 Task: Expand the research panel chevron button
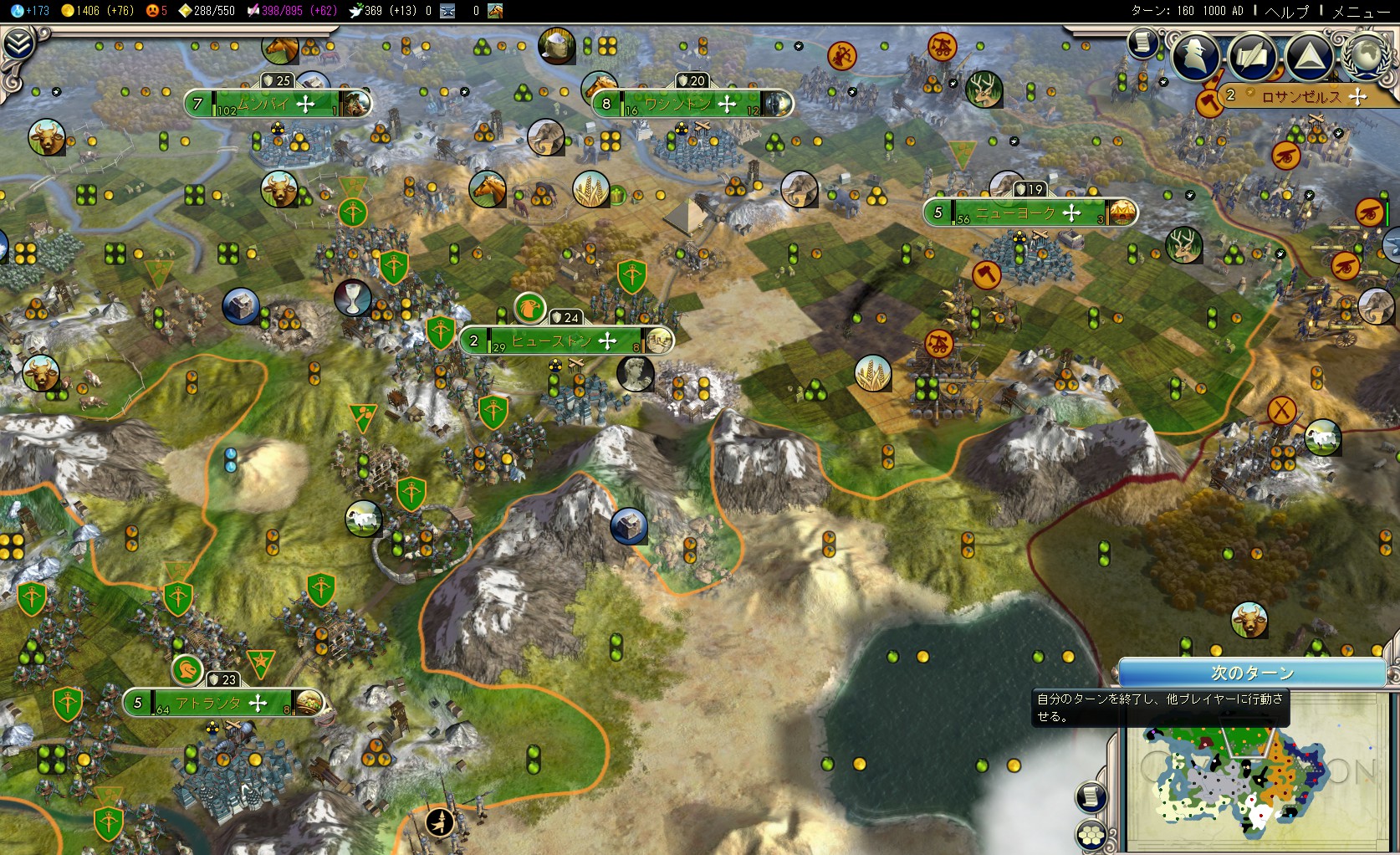coord(18,44)
